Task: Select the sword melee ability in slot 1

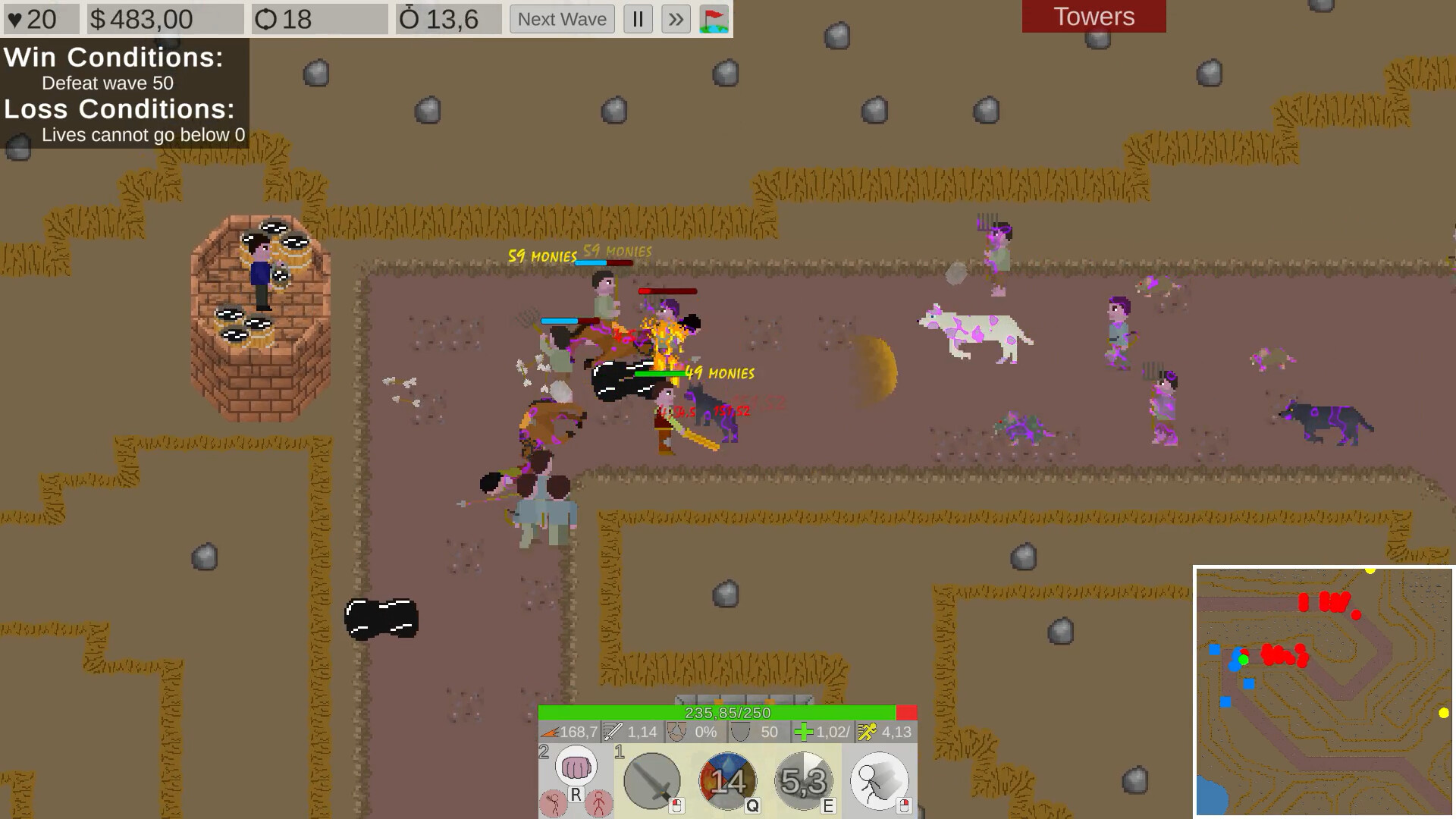Action: [651, 780]
